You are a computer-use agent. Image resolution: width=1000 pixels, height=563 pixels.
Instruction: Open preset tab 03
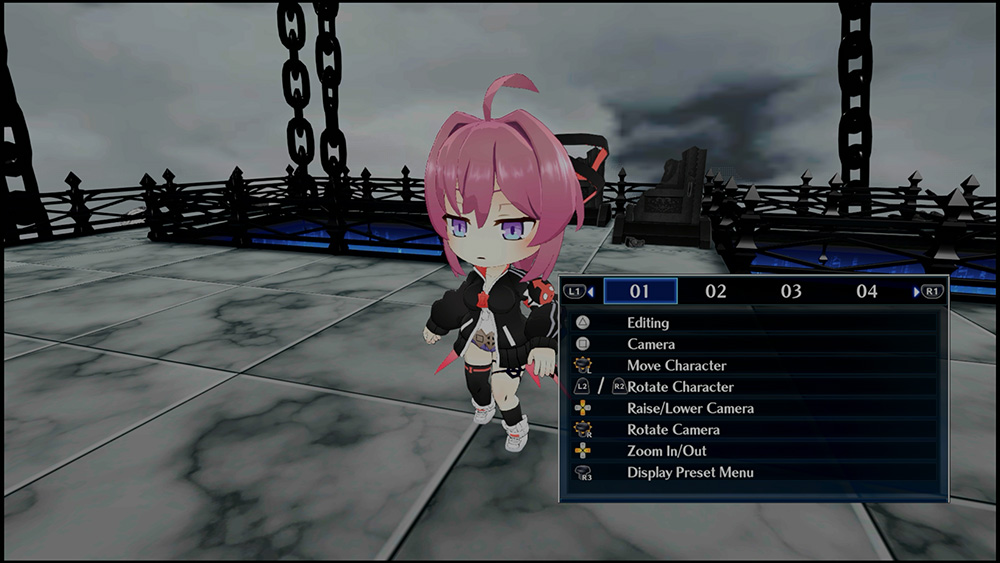click(x=791, y=292)
